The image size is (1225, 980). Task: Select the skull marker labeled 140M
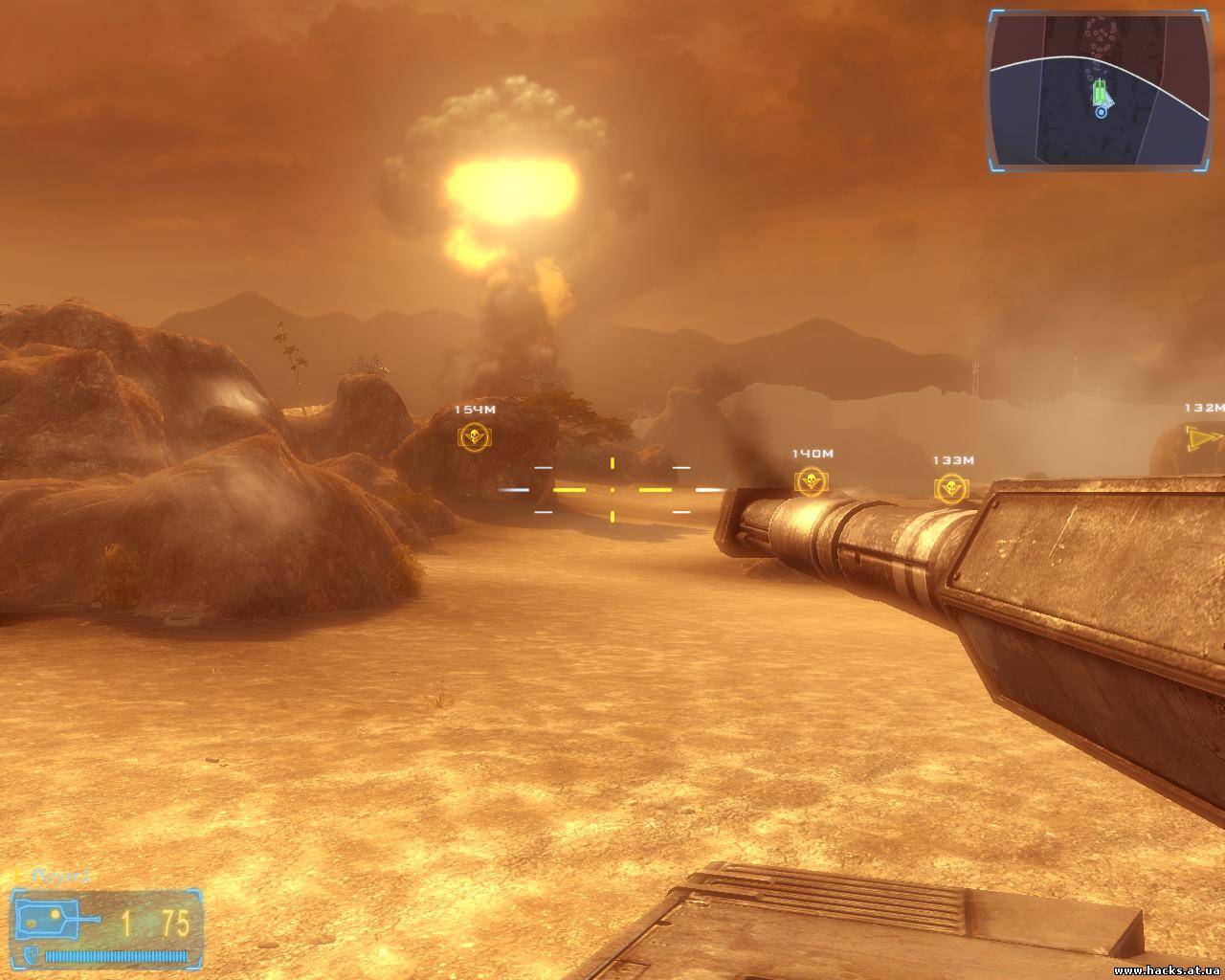[811, 481]
